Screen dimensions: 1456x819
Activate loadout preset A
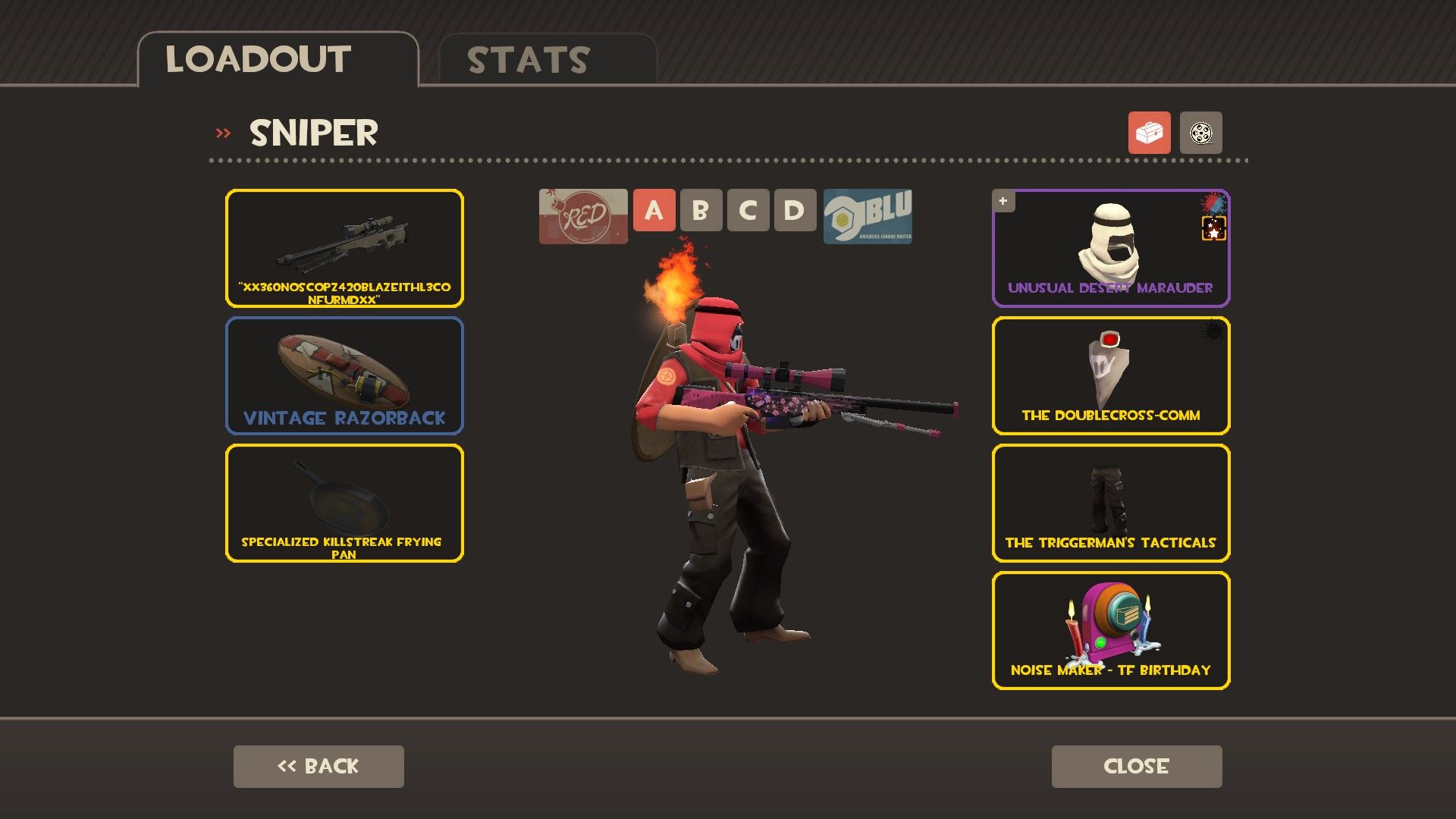click(654, 210)
